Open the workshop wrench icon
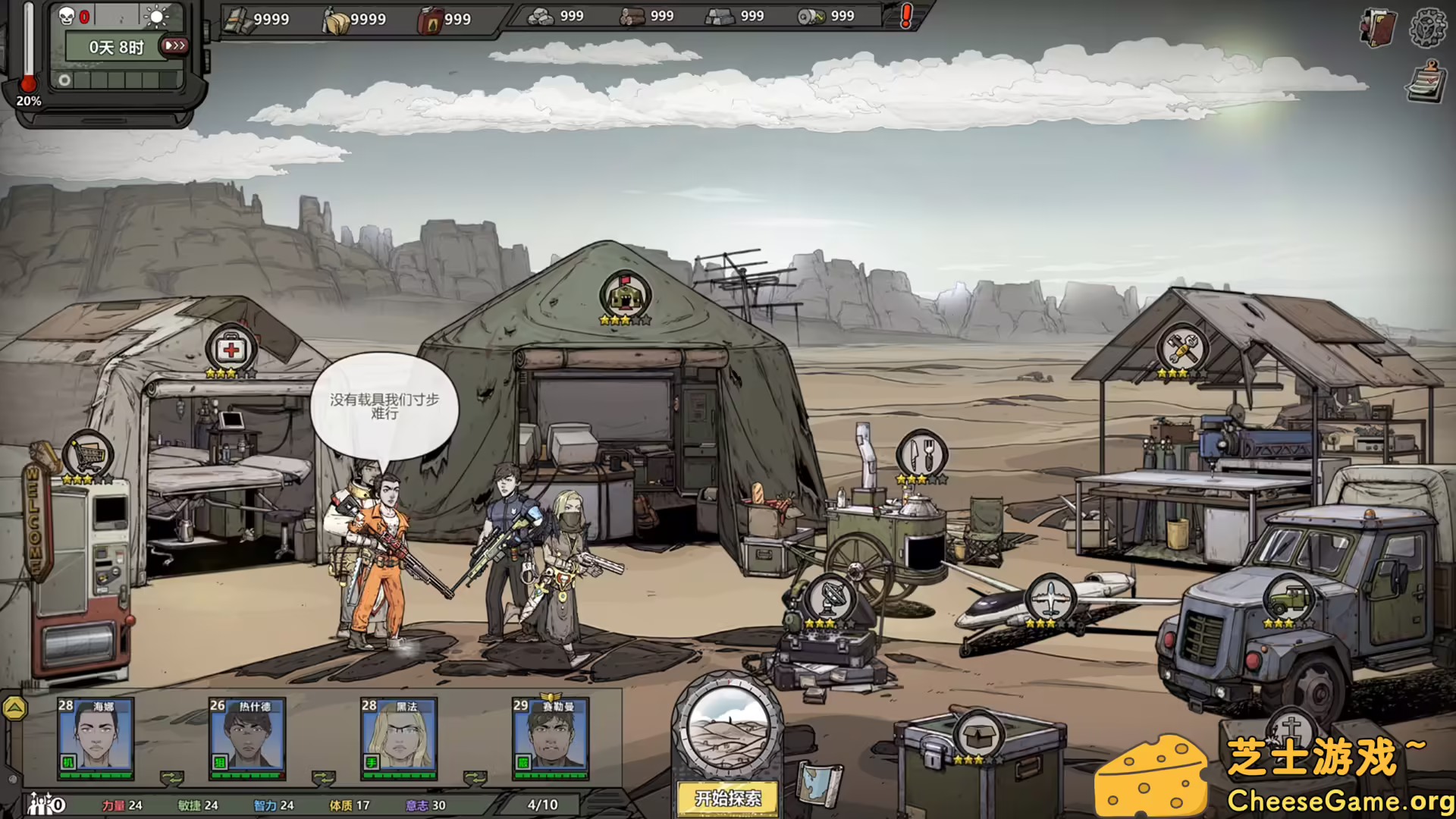This screenshot has width=1456, height=819. [x=1181, y=348]
